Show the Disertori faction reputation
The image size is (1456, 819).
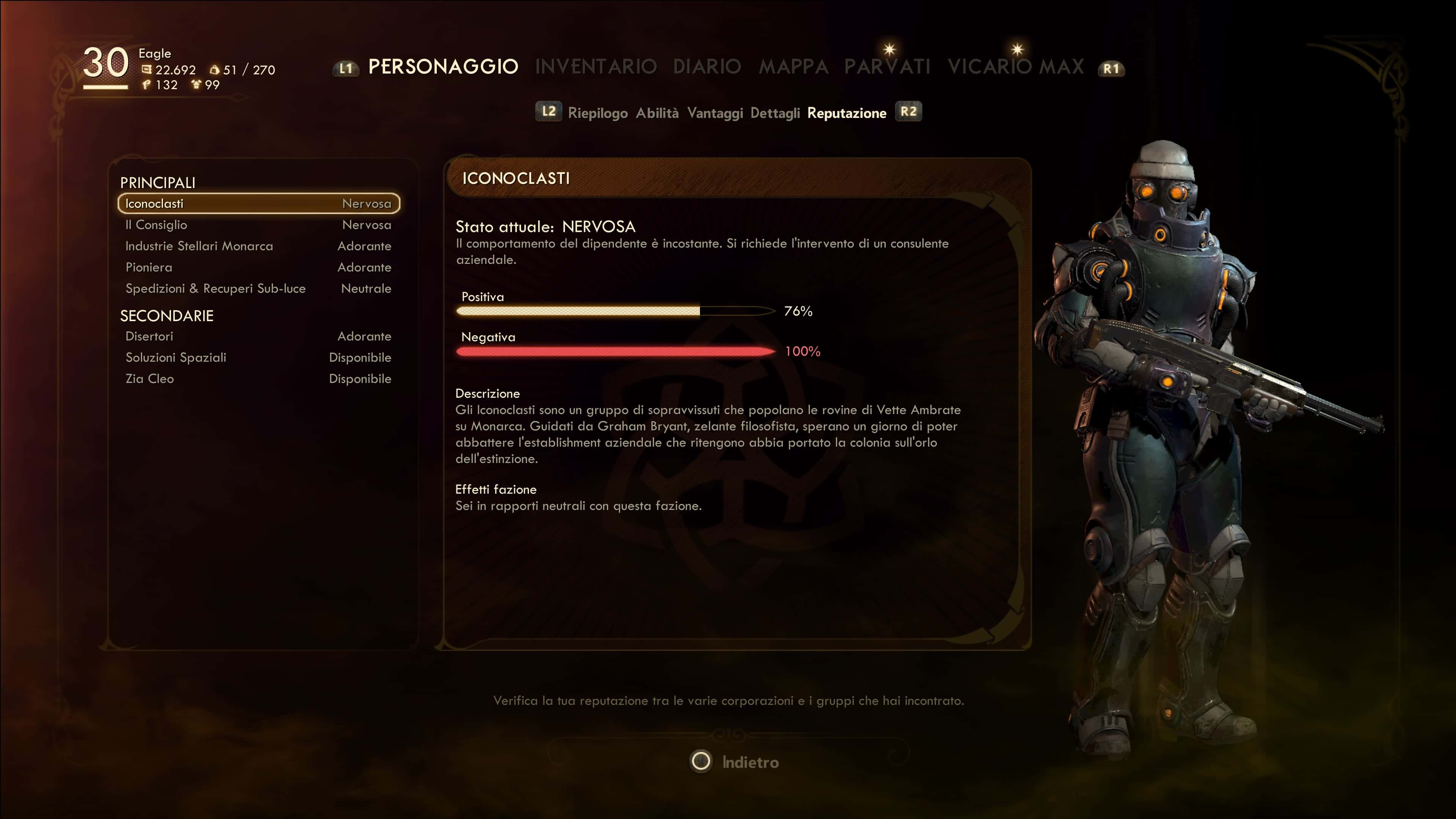(258, 336)
